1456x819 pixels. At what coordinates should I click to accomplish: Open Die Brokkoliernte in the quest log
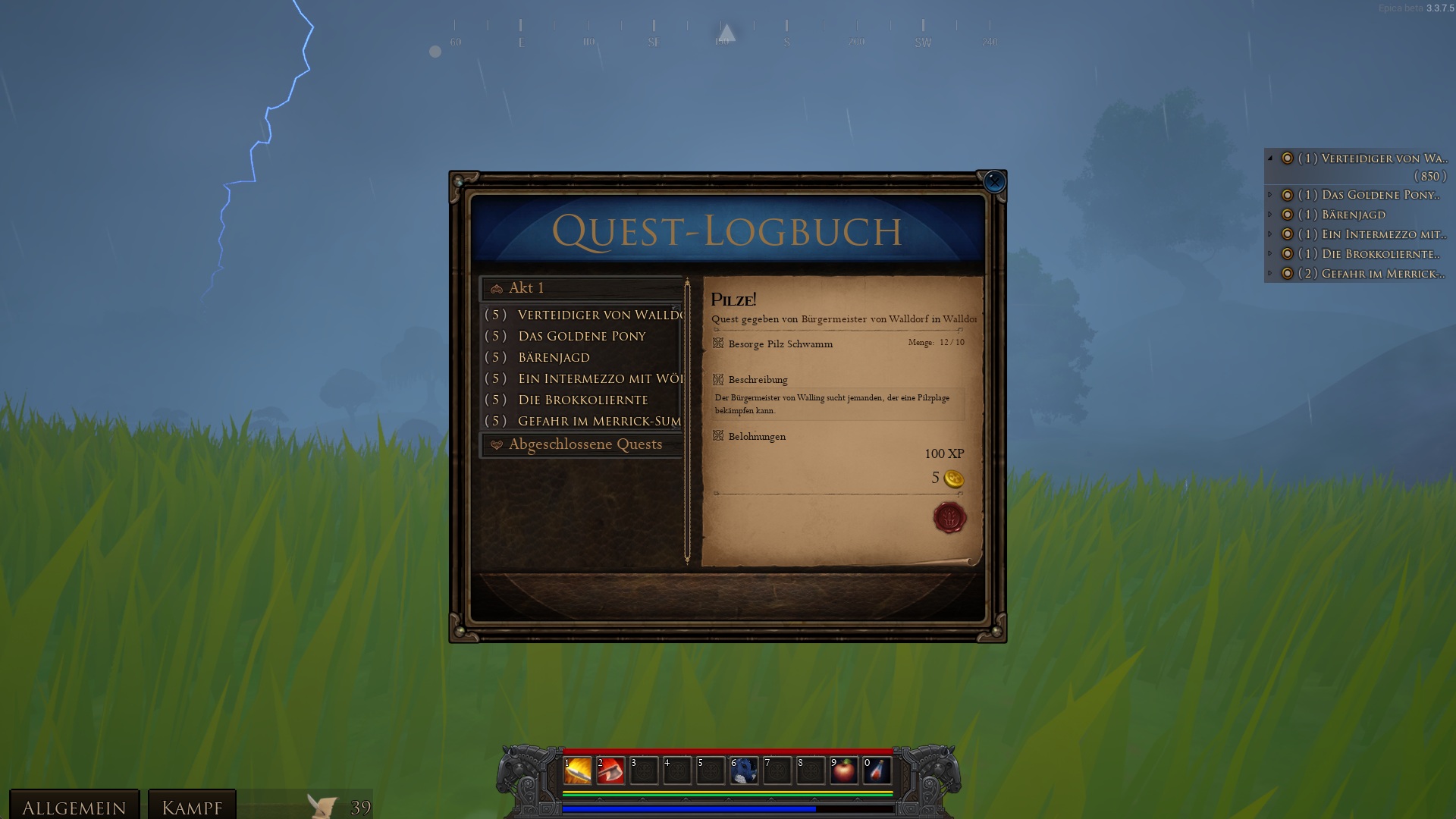click(x=582, y=400)
